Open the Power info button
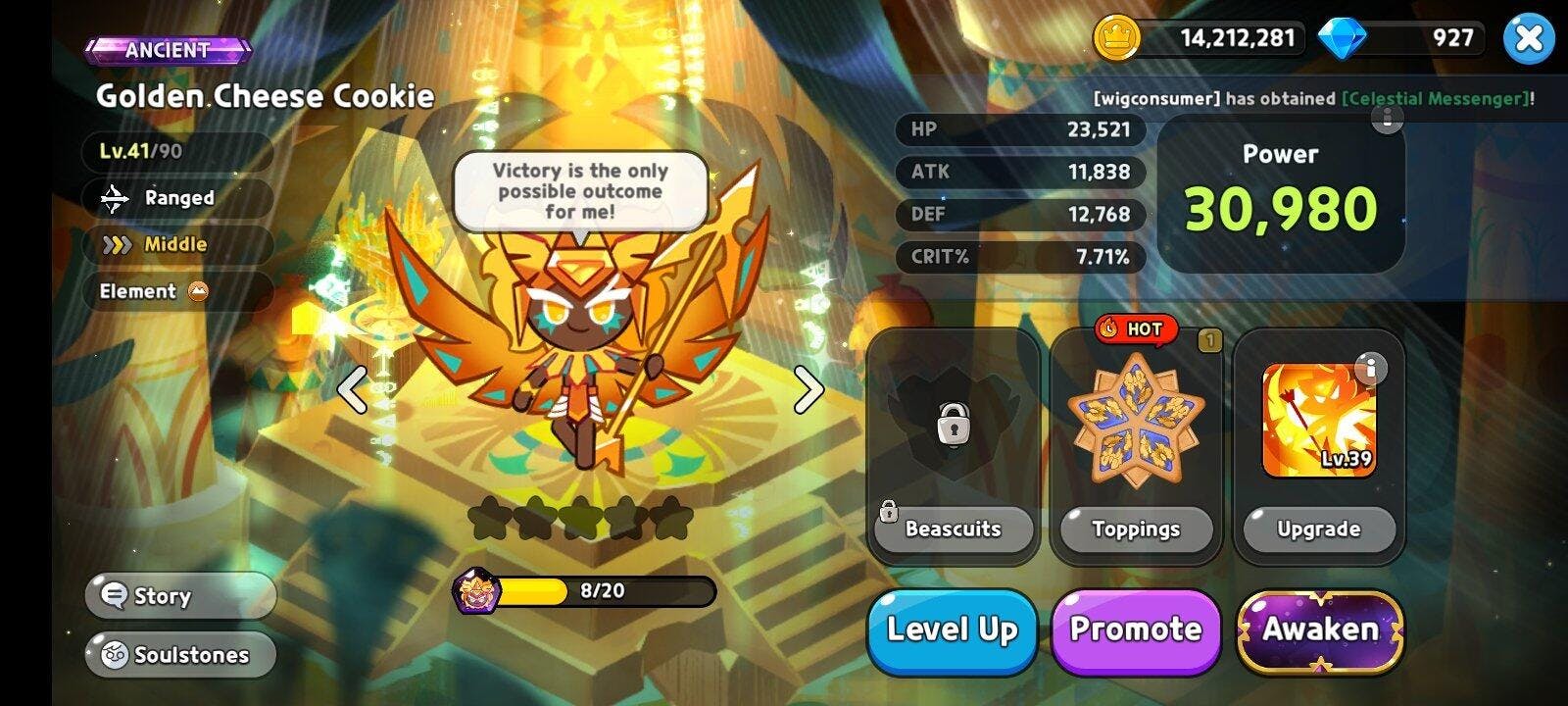This screenshot has width=1568, height=706. coord(1387,120)
